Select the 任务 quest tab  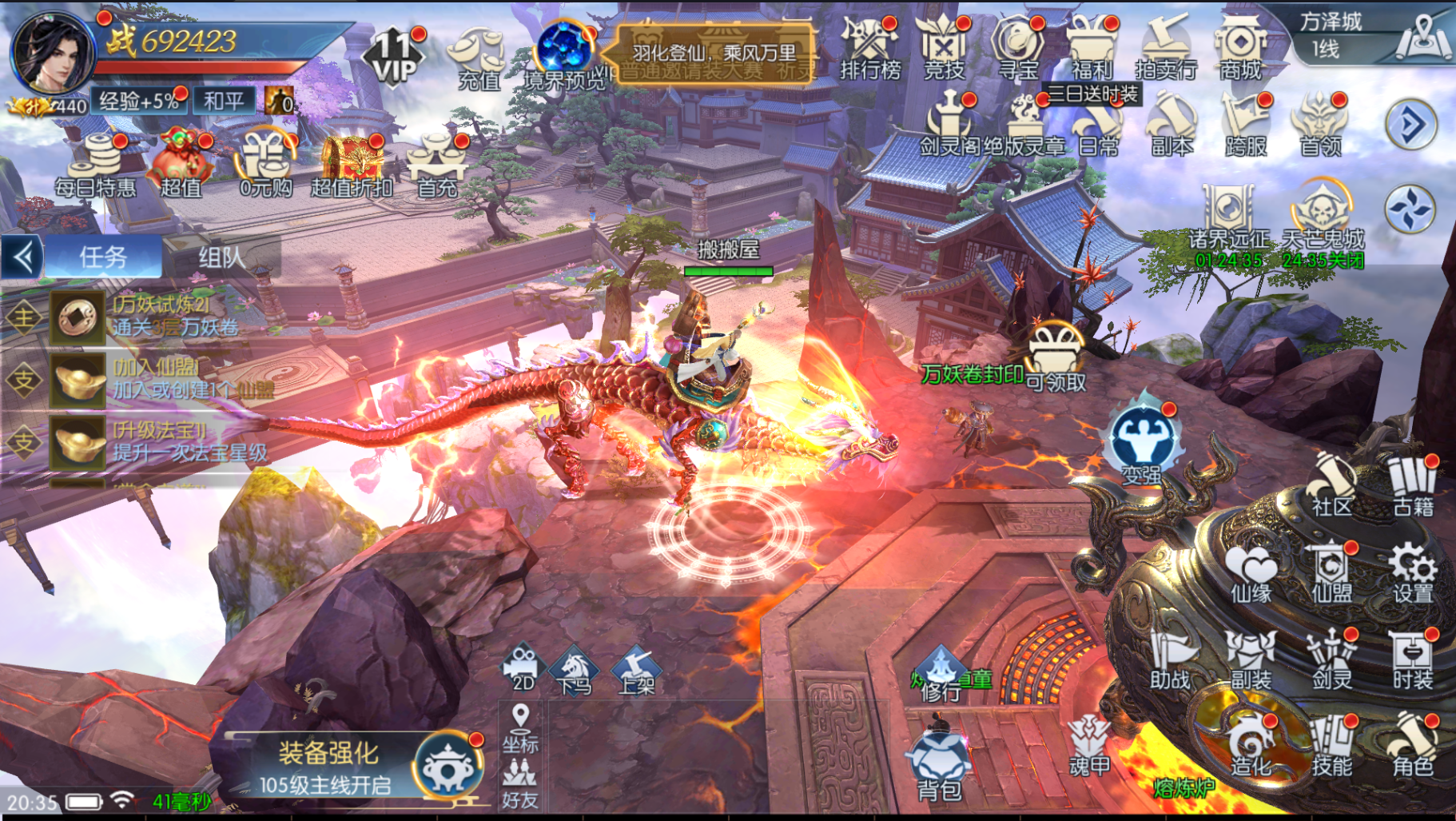(103, 257)
